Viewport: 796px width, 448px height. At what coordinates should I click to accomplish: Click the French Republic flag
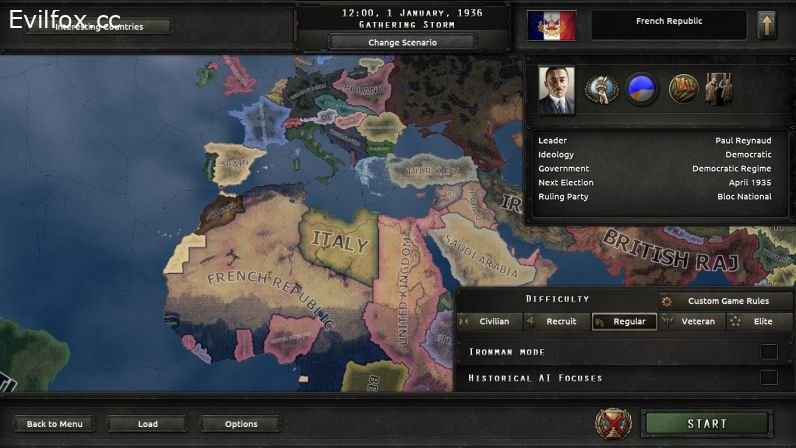pos(552,25)
